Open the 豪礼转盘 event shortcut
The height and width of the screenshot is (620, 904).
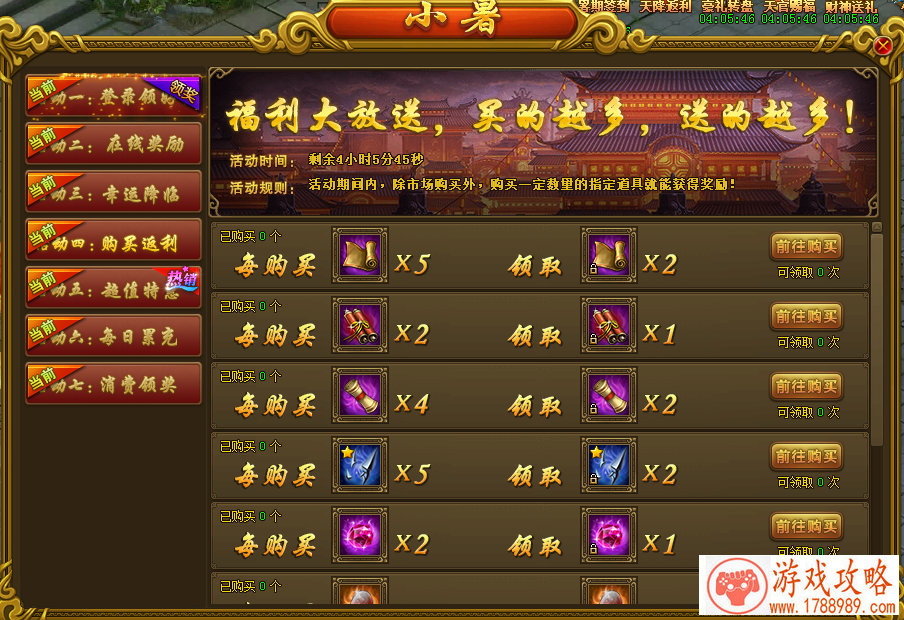click(x=727, y=7)
